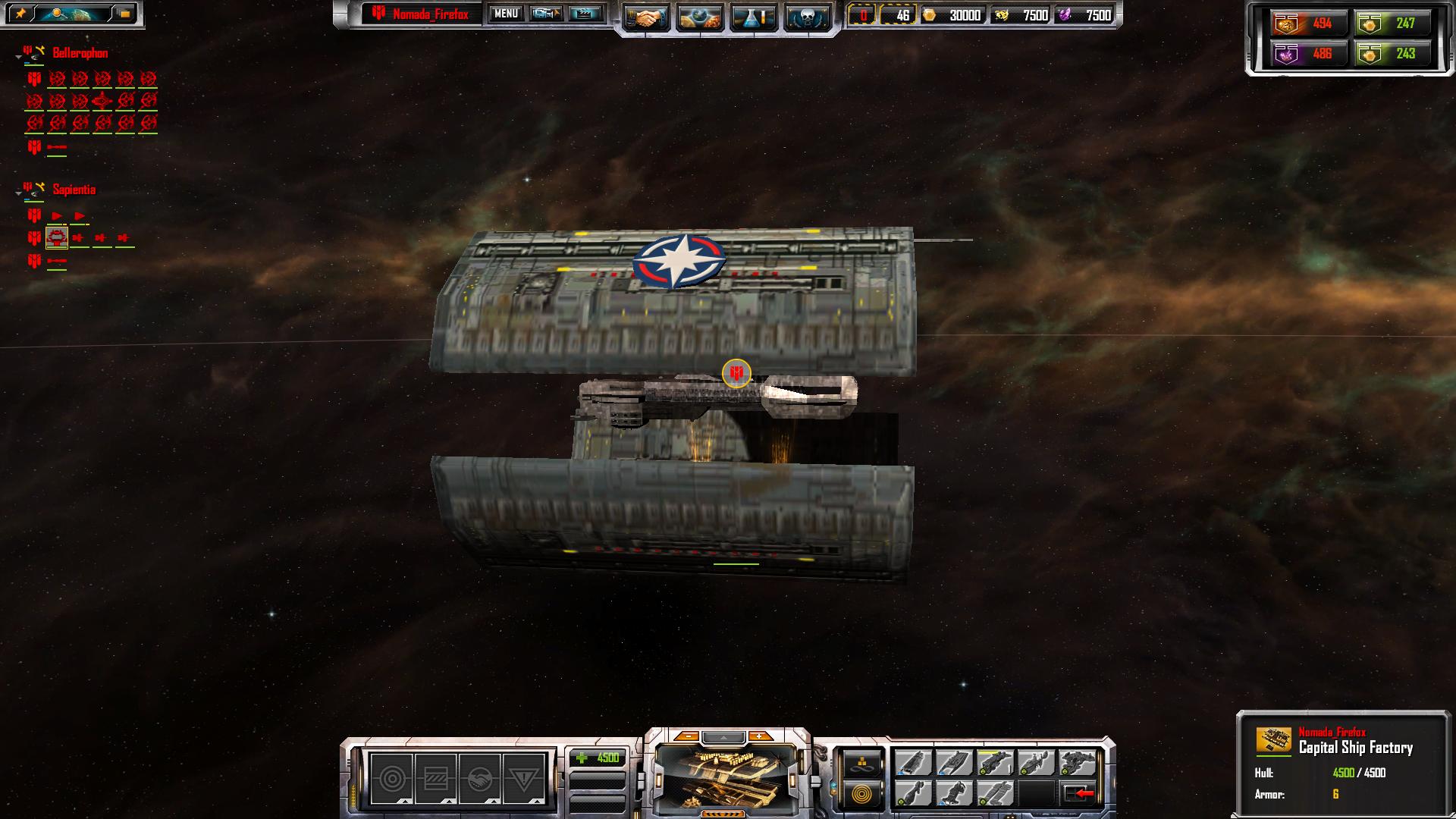The image size is (1456, 819).
Task: Click the plus button above the portrait
Action: [x=759, y=736]
